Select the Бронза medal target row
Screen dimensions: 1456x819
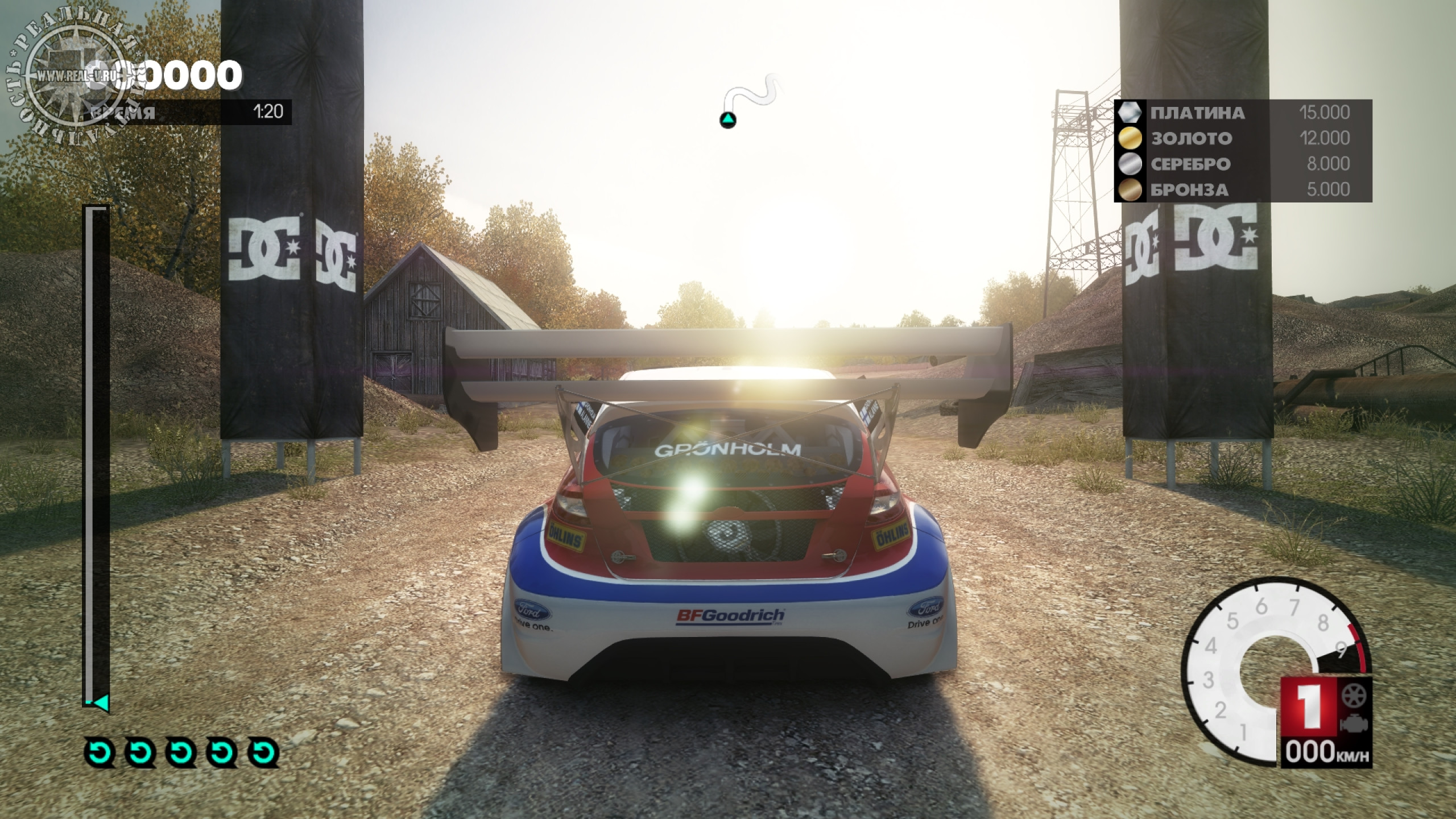[1243, 189]
